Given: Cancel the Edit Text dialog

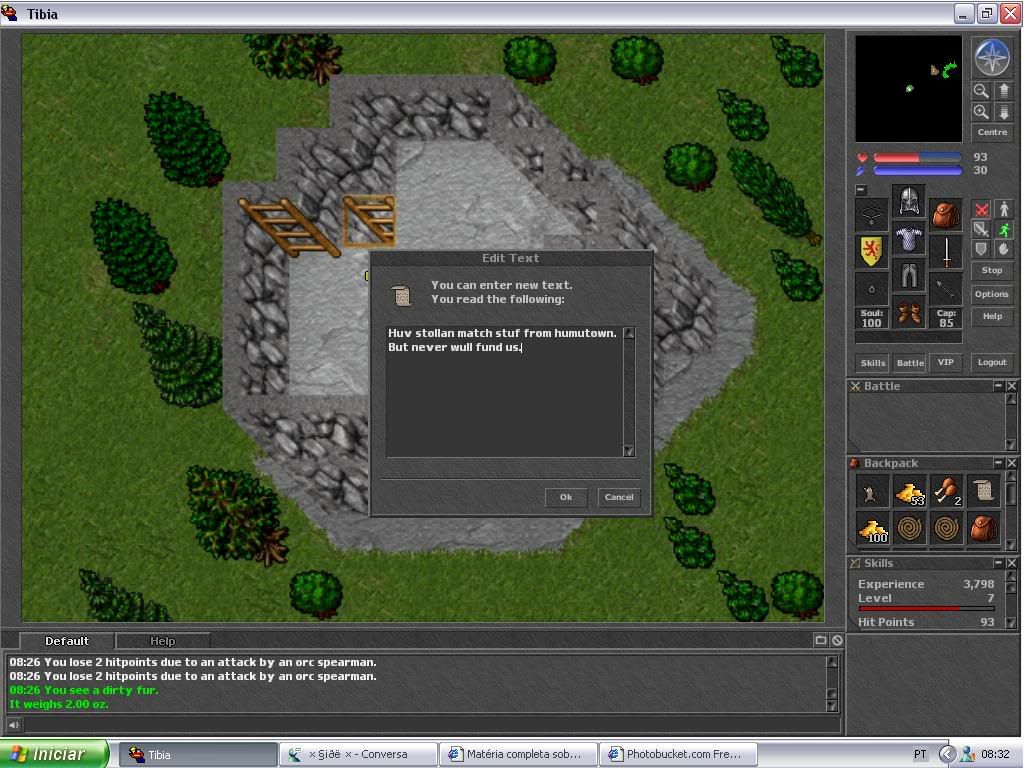Looking at the screenshot, I should [619, 497].
